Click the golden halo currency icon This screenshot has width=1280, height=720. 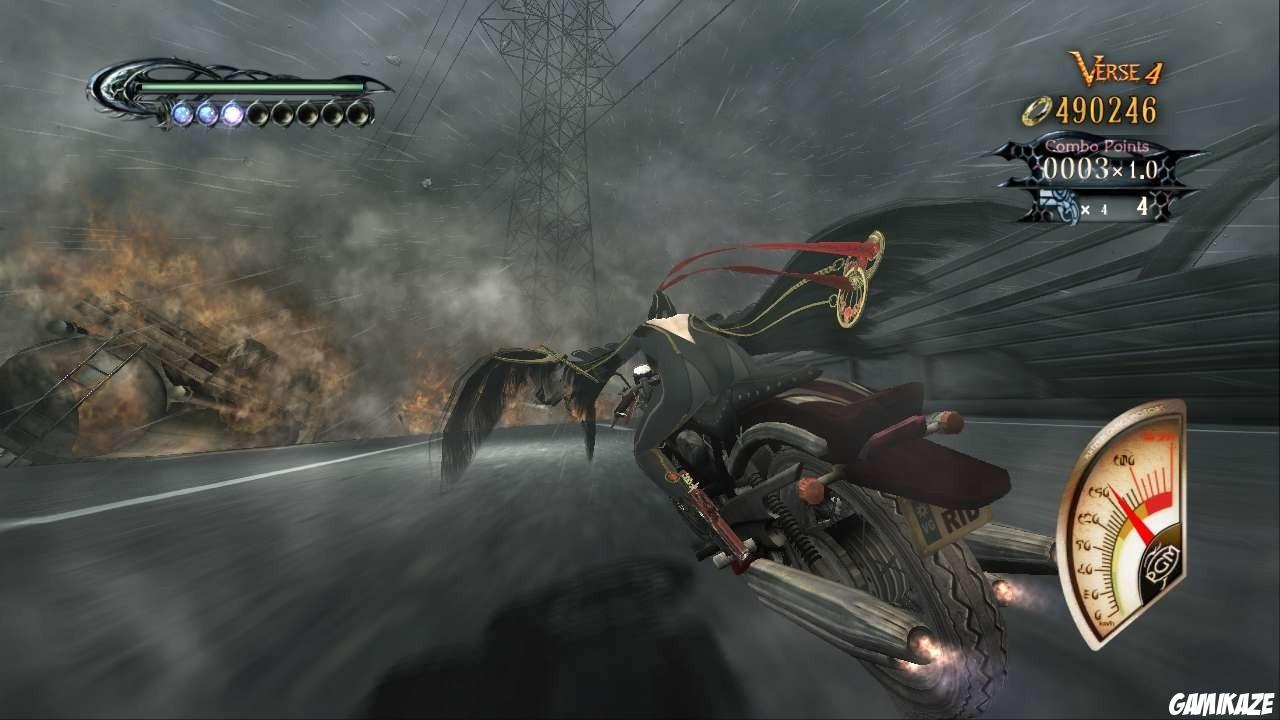point(1037,110)
